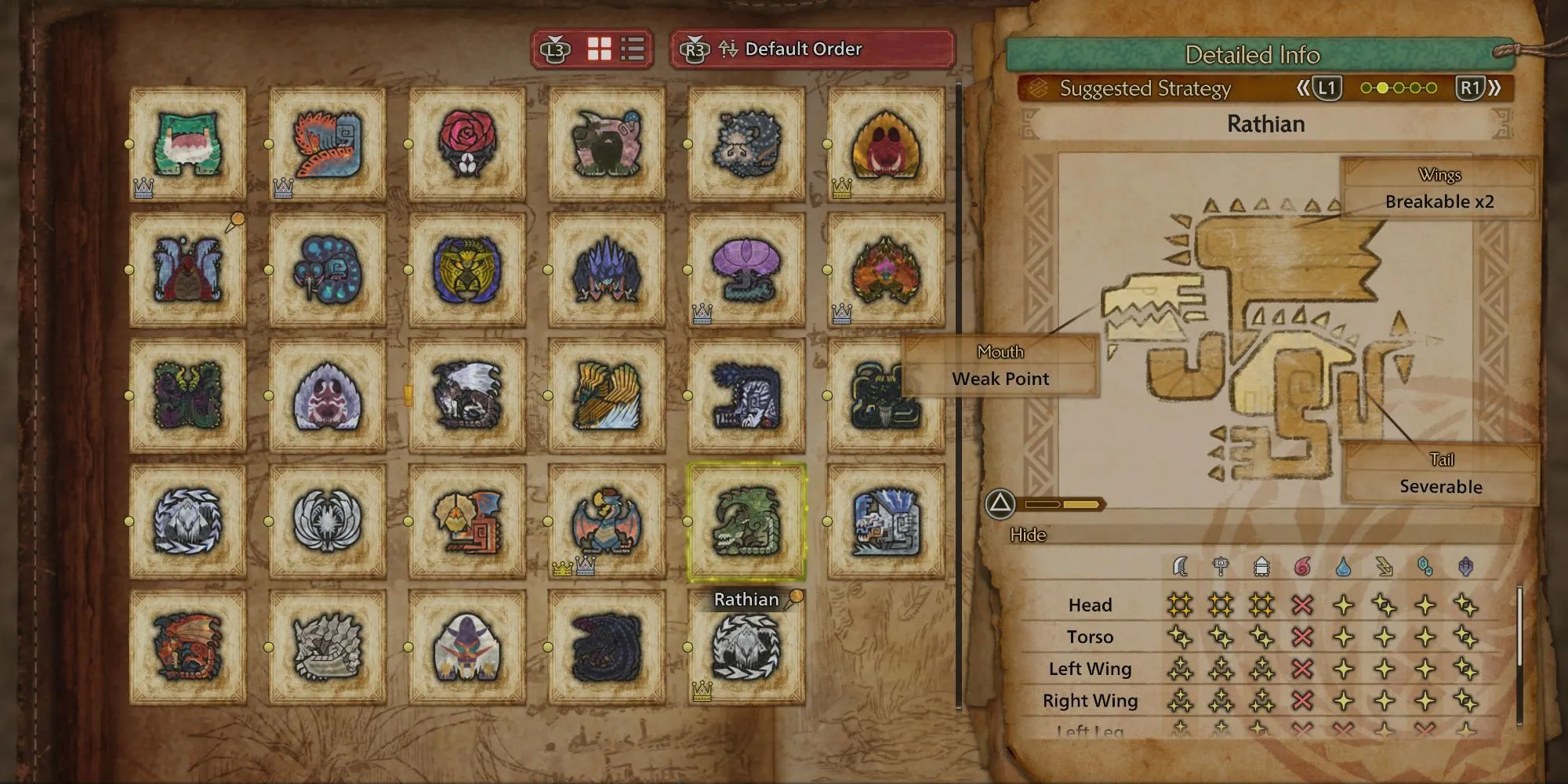Select the highlighted Rathian monster tile

(x=746, y=521)
